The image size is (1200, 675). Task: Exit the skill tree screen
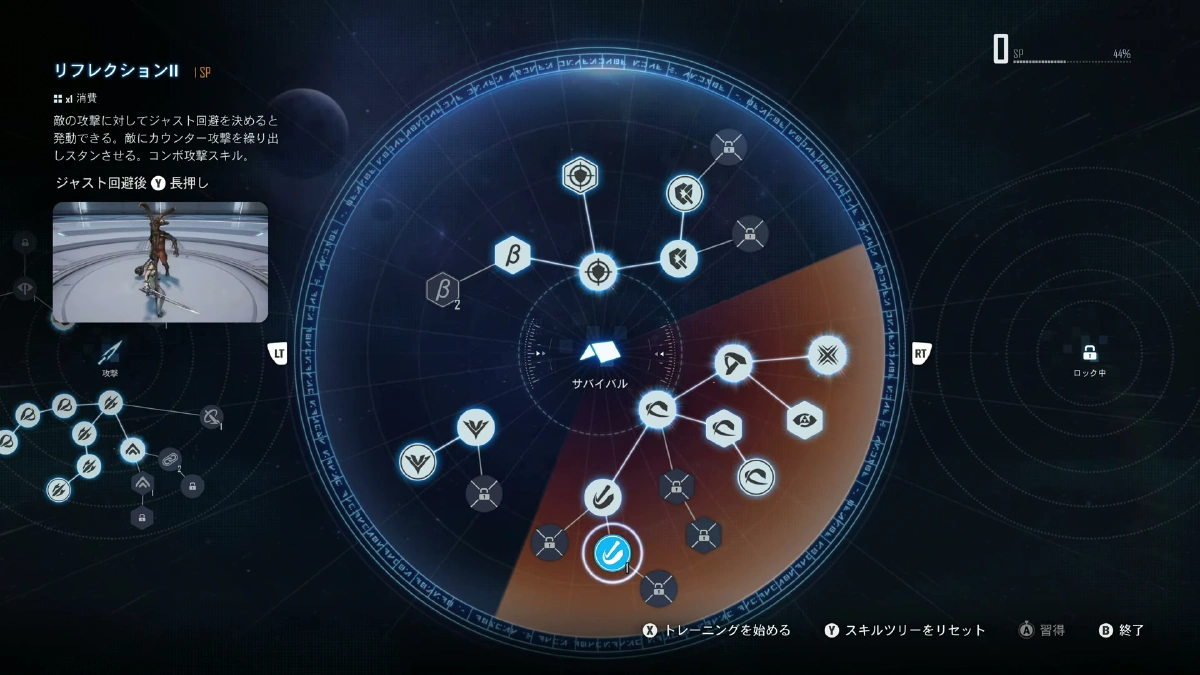click(x=1122, y=630)
